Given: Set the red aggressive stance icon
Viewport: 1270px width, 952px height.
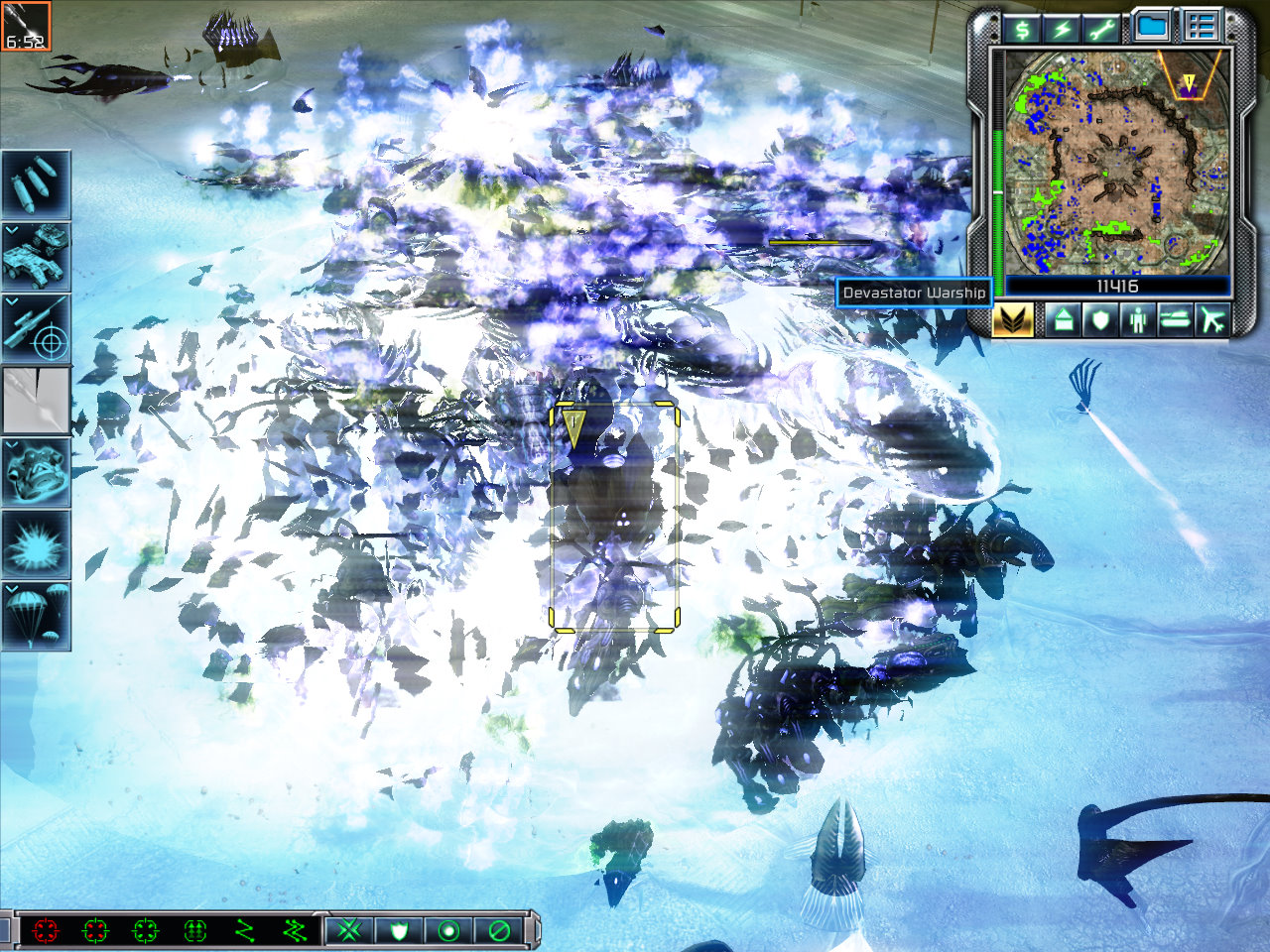Looking at the screenshot, I should pyautogui.click(x=46, y=931).
